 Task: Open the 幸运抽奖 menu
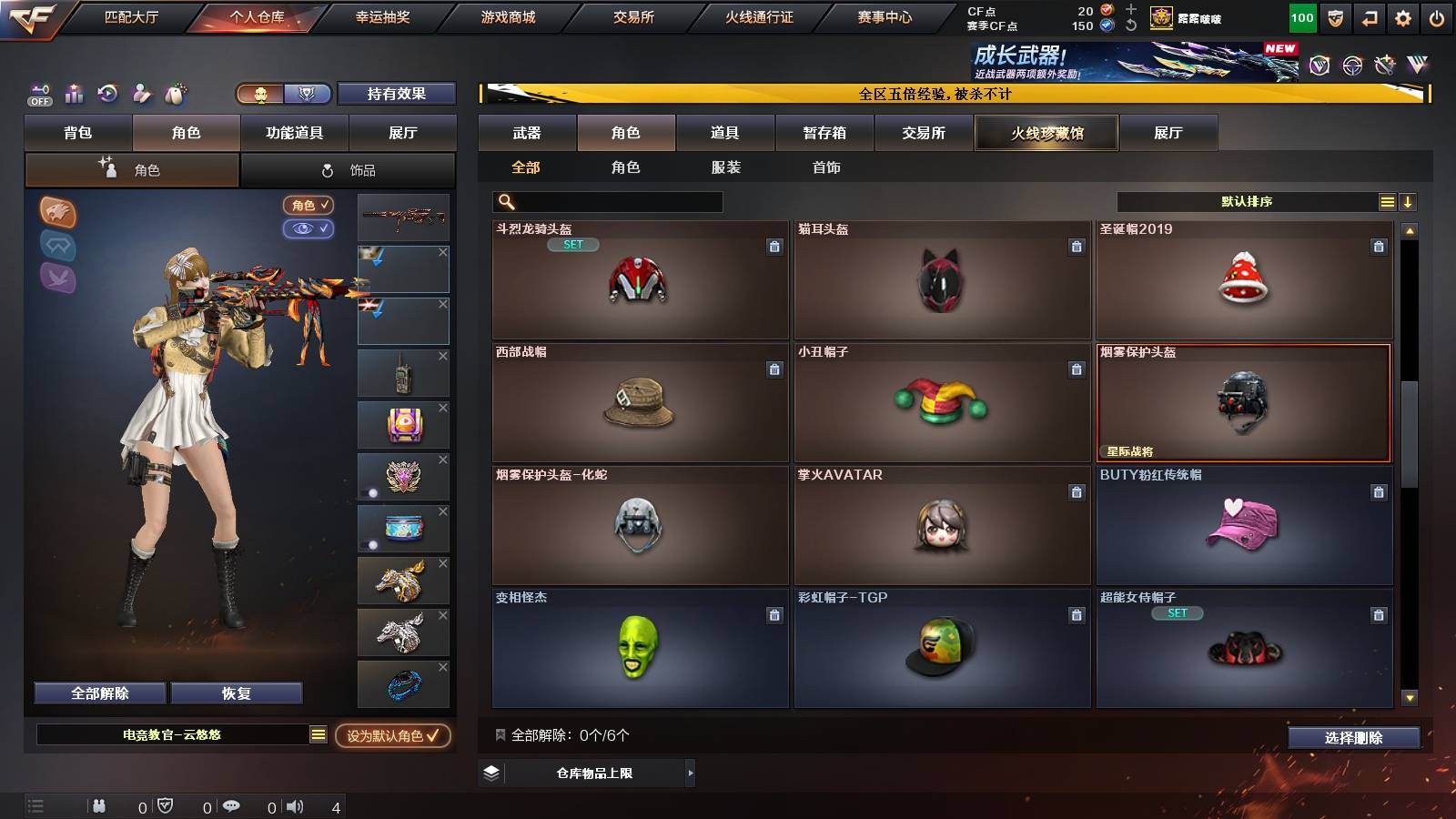(x=384, y=16)
